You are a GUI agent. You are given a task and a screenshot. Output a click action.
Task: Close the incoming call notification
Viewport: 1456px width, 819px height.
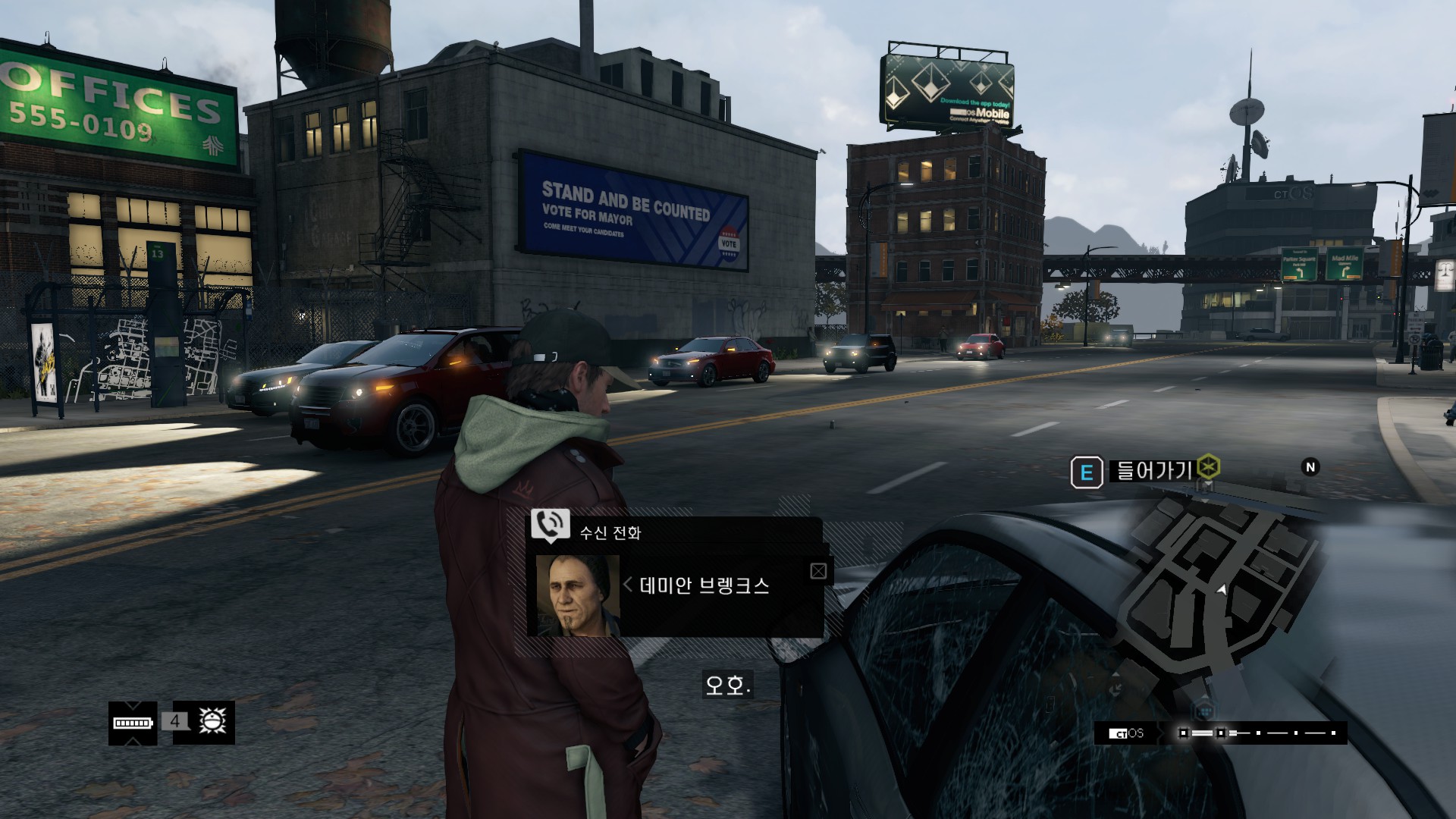click(x=818, y=571)
